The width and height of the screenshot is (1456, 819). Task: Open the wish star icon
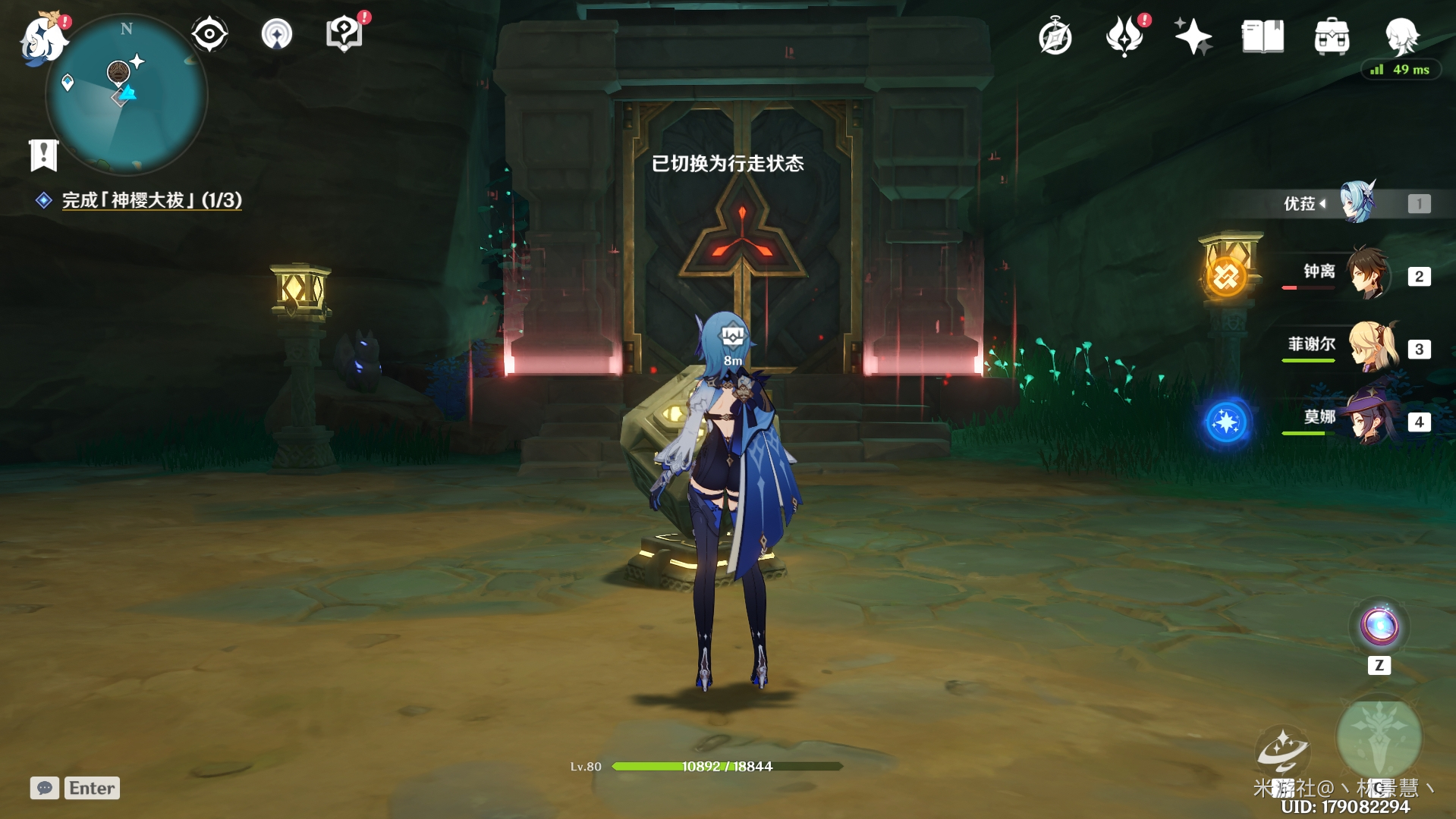click(1193, 36)
